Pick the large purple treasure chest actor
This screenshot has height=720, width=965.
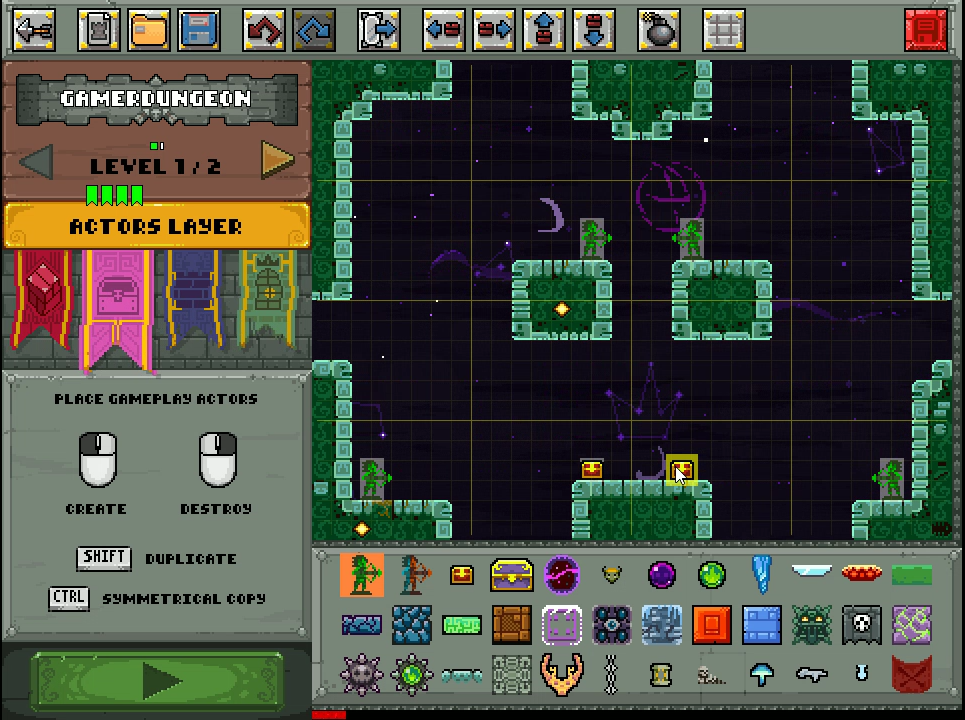511,575
